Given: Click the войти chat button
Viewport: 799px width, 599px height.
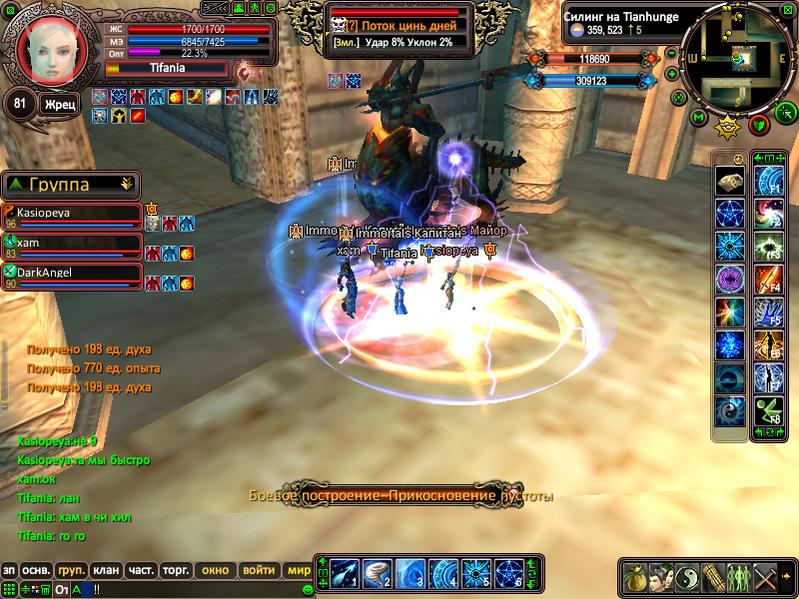Looking at the screenshot, I should tap(258, 570).
